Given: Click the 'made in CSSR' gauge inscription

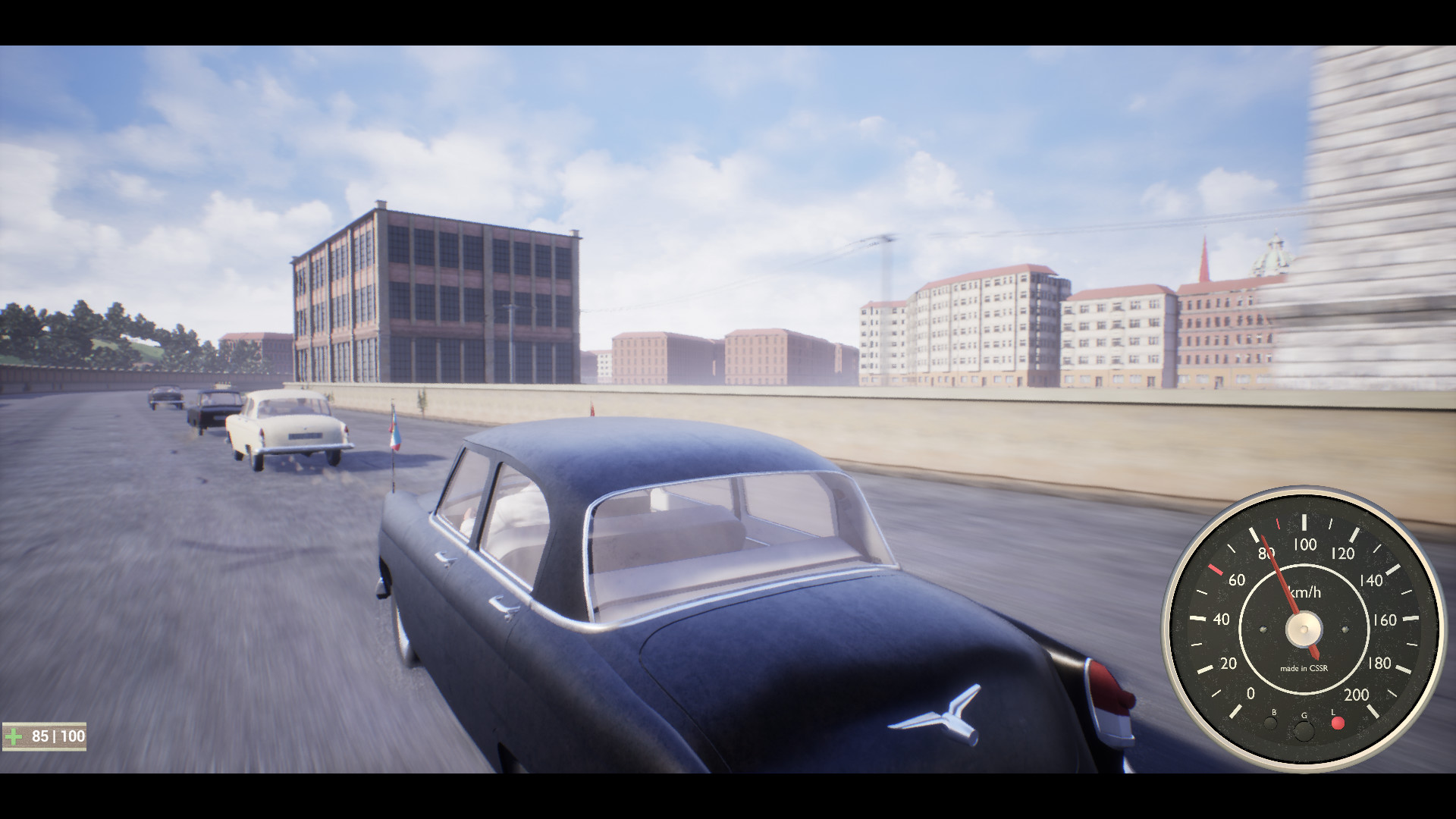Looking at the screenshot, I should tap(1304, 669).
